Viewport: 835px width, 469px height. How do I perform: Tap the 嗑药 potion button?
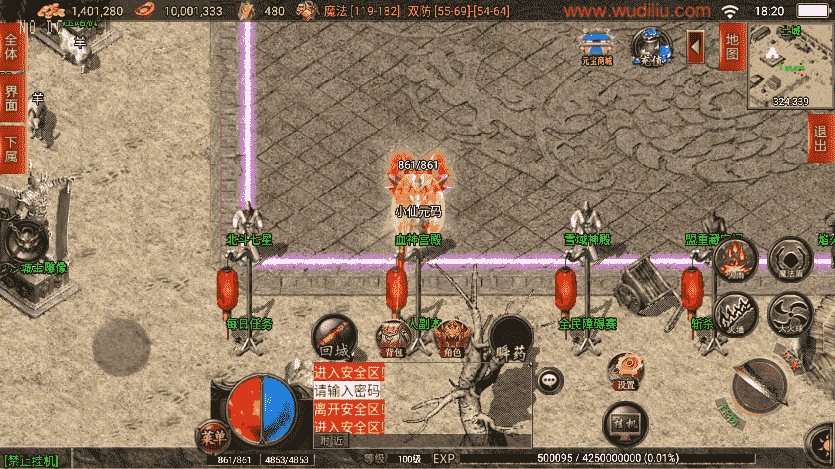tap(510, 340)
